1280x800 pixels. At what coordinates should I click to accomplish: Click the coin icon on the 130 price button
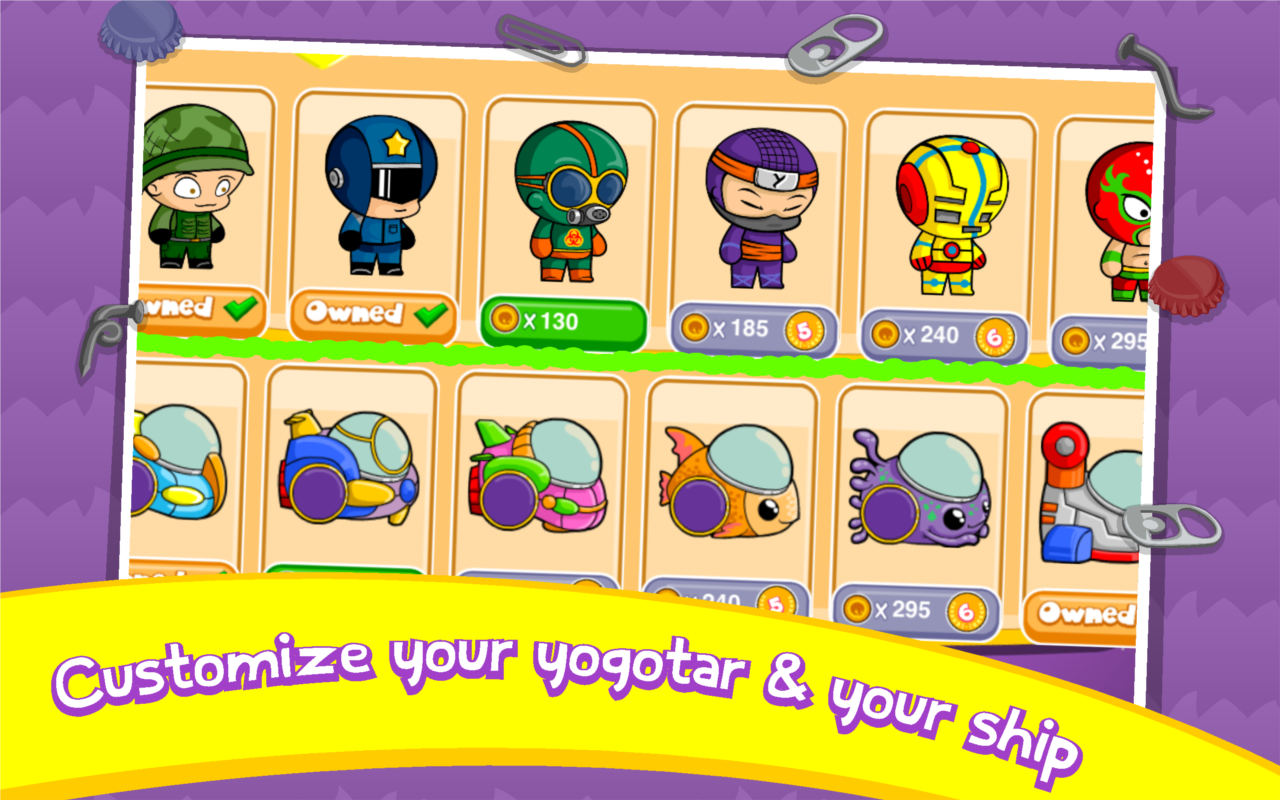(505, 319)
